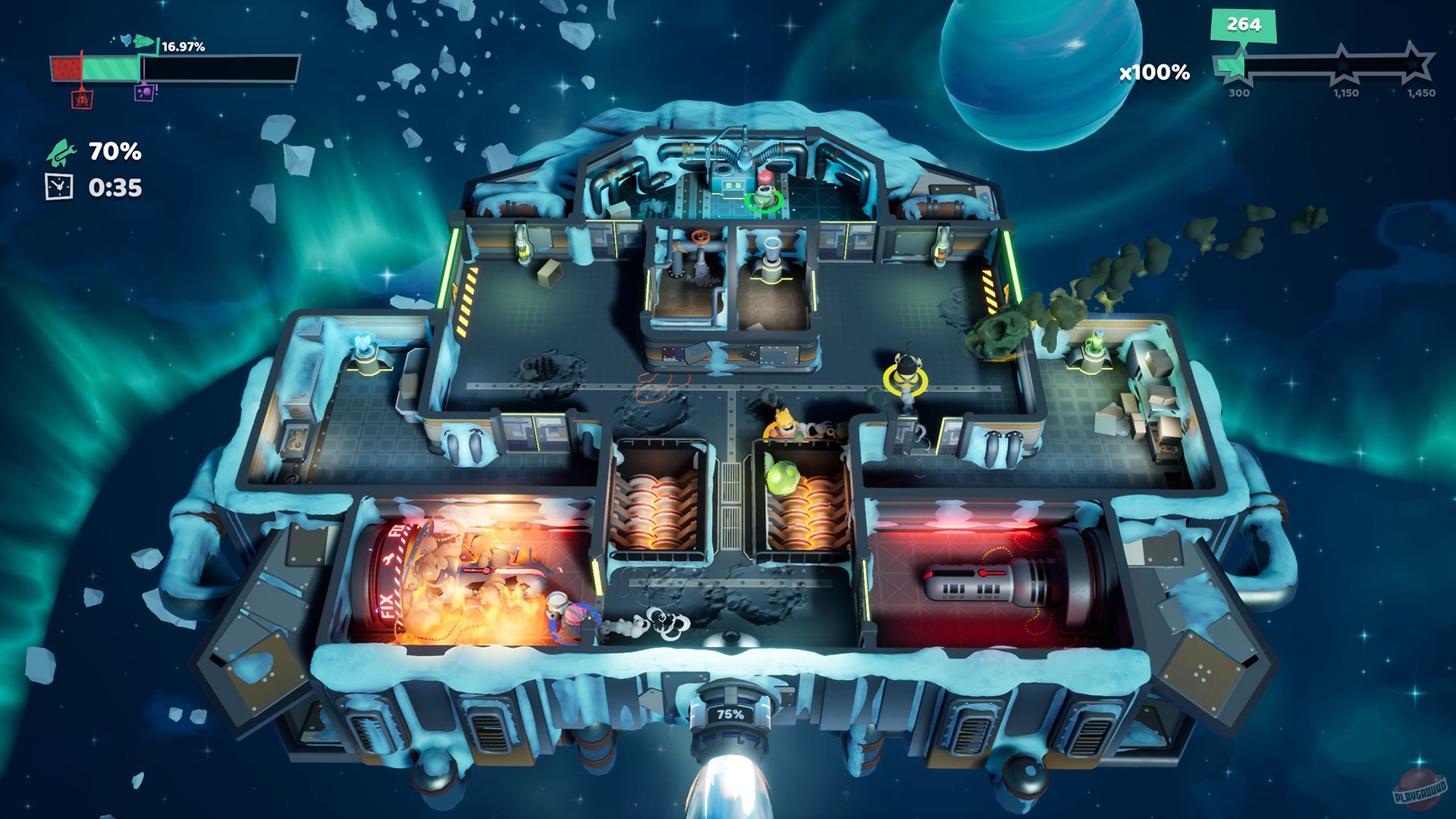Toggle the red valve wheel in the upper room

[x=701, y=237]
